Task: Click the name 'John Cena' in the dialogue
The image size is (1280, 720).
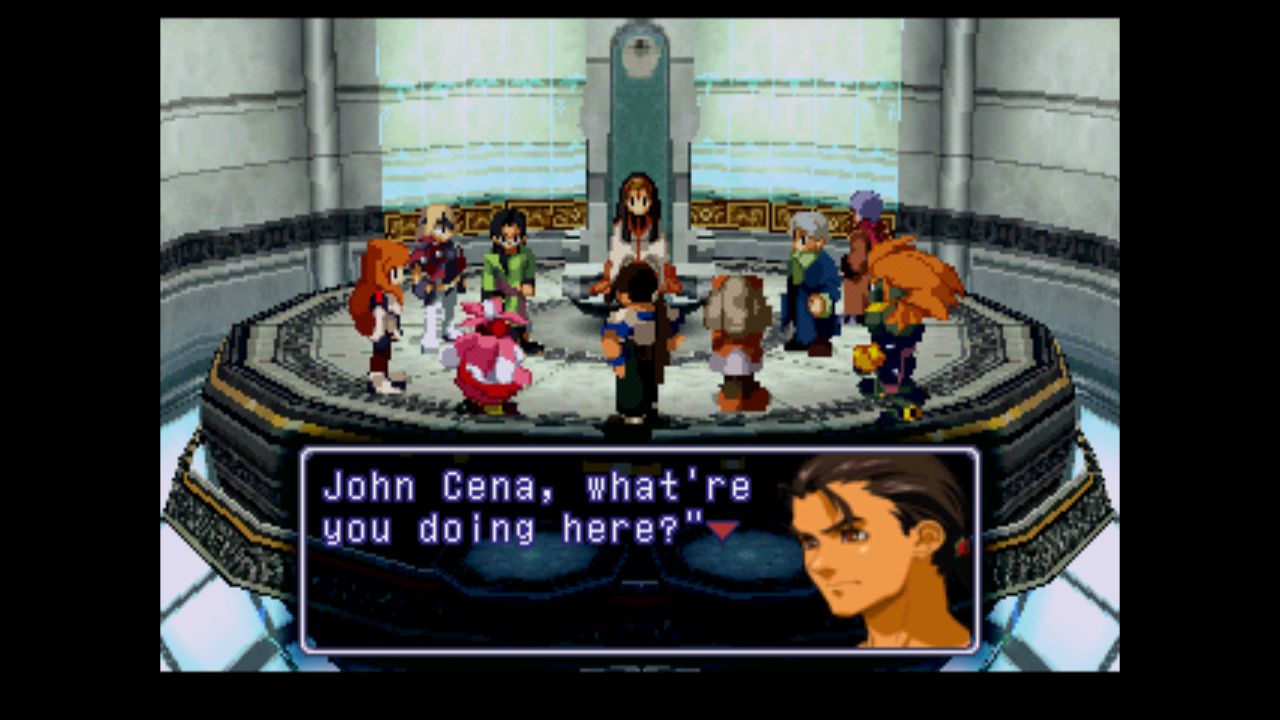Action: coord(430,487)
